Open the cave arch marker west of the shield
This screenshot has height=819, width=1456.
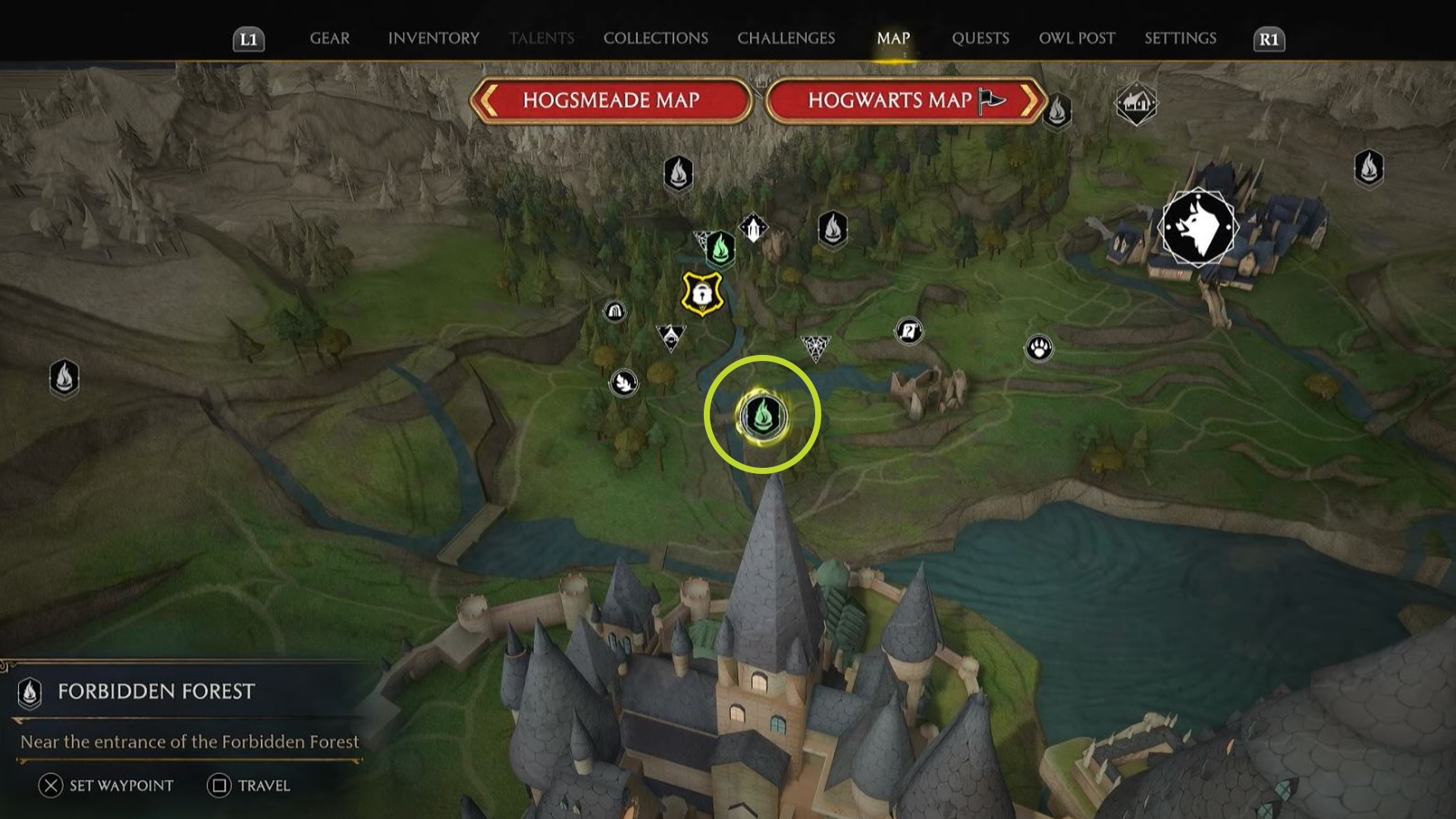(x=614, y=311)
